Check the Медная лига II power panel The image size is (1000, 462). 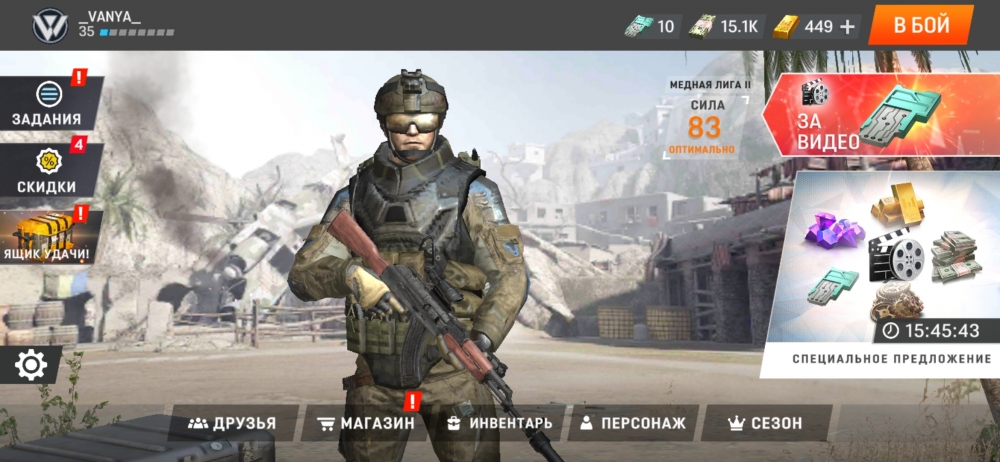[704, 122]
